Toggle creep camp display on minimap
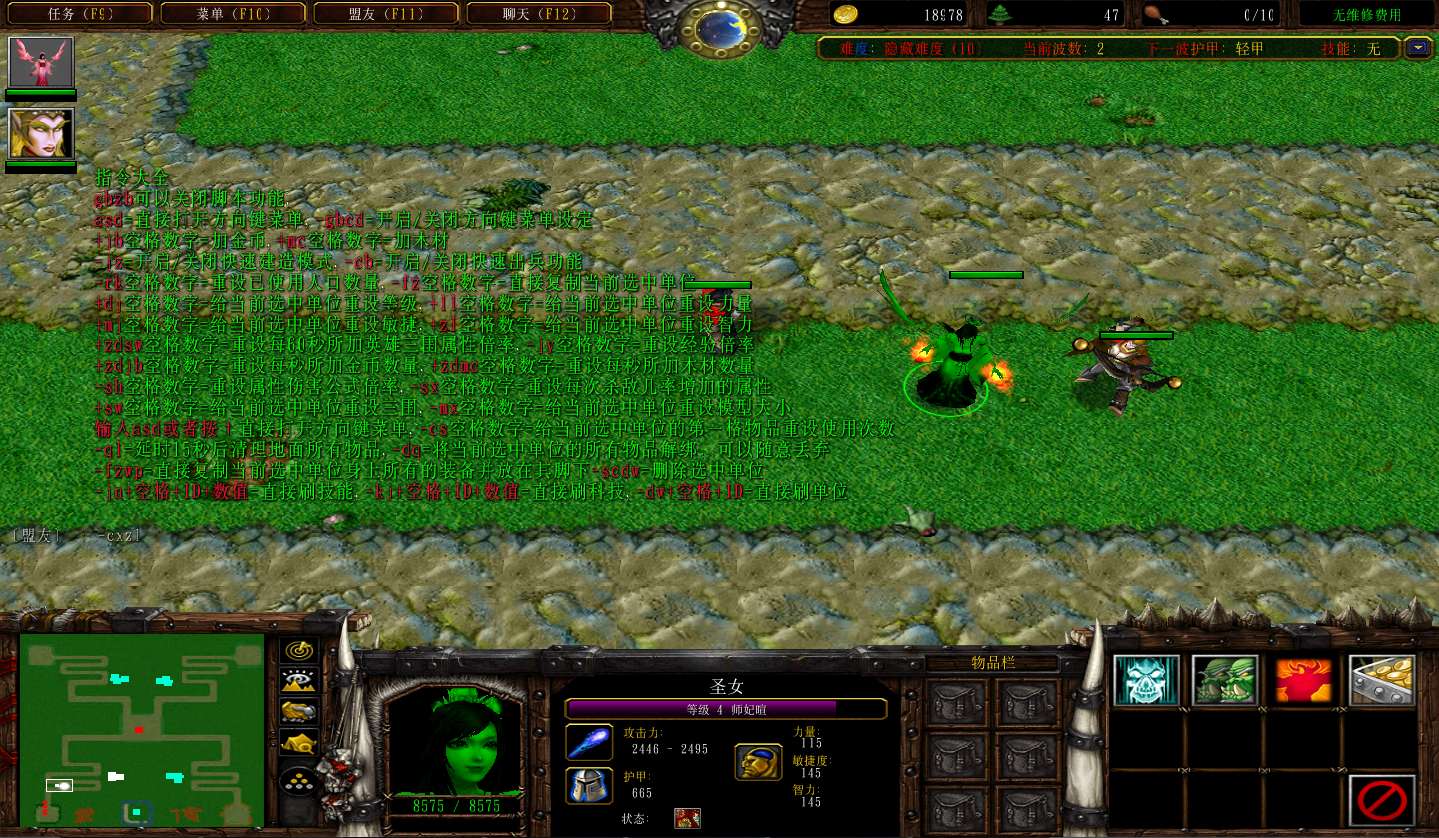Screen dimensions: 1439x838 298,743
